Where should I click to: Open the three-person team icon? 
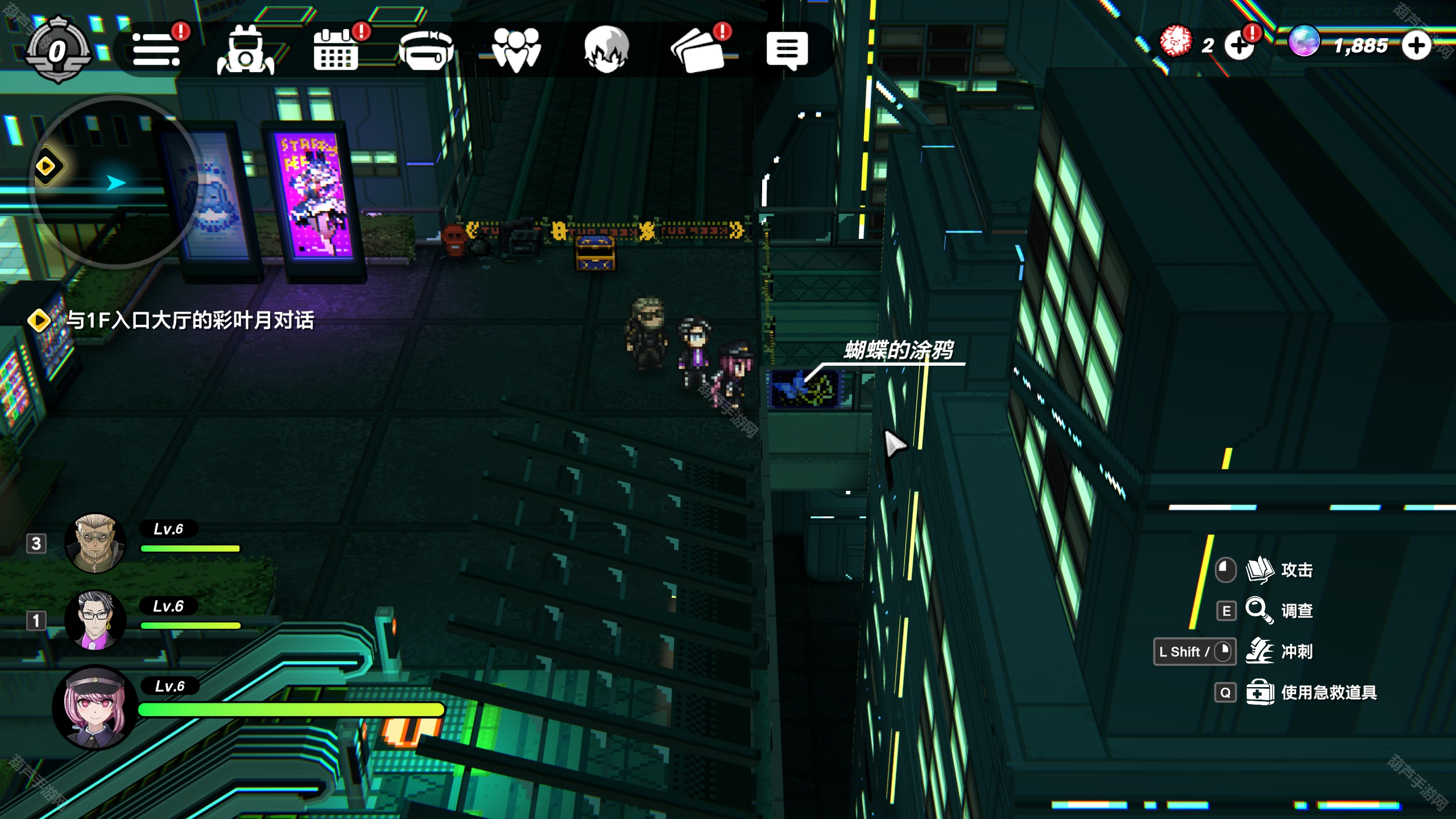pos(516,49)
